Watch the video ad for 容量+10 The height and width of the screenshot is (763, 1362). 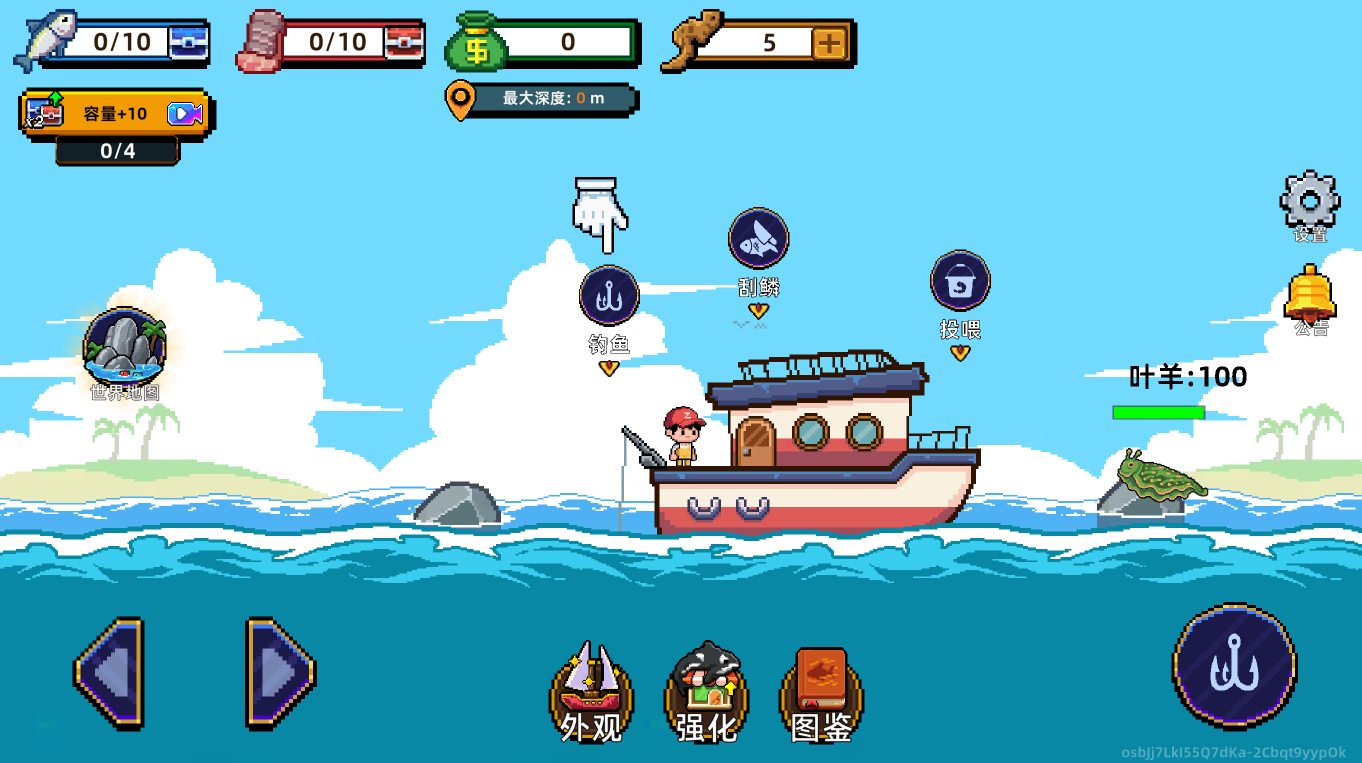pyautogui.click(x=184, y=114)
